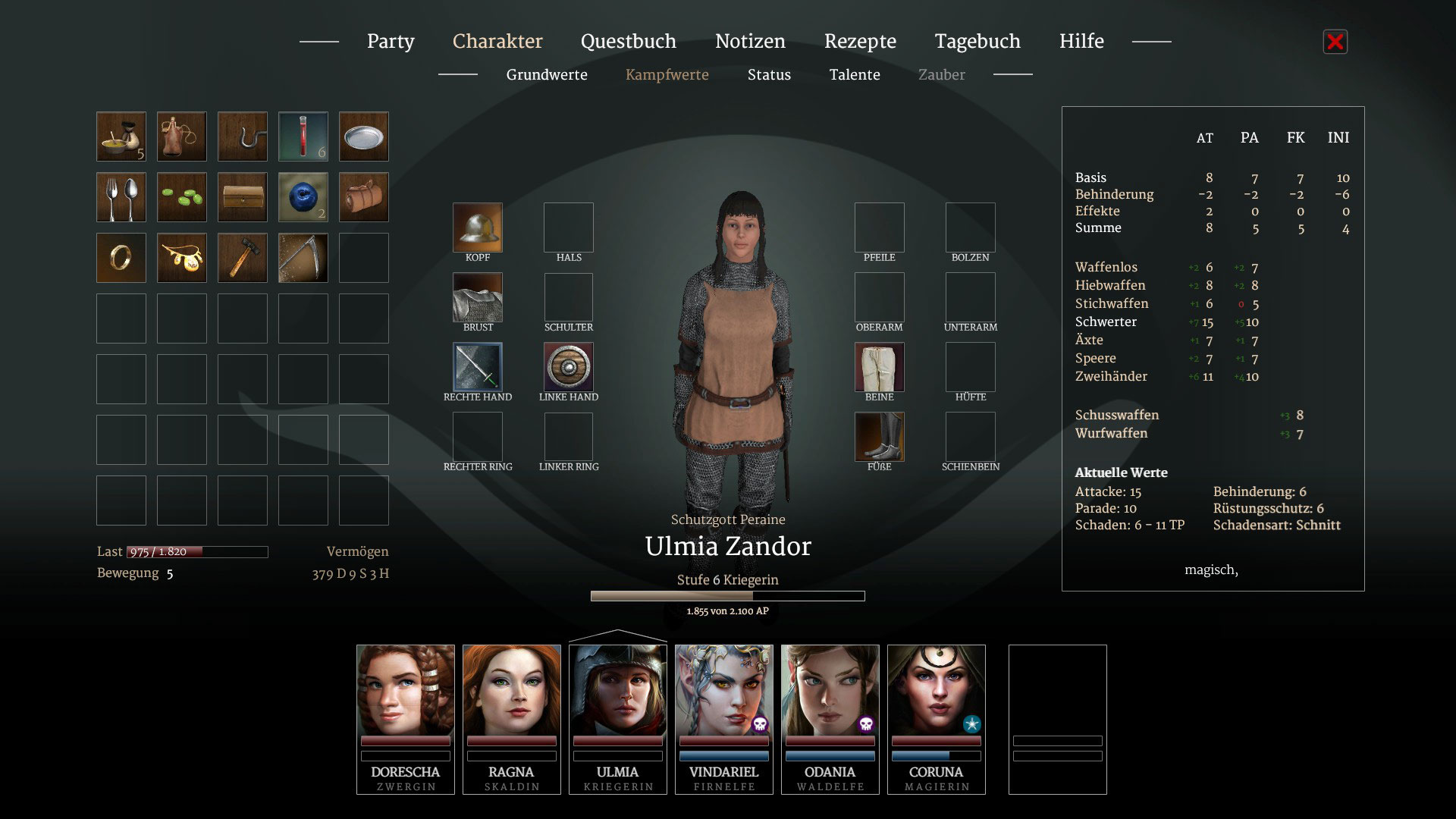Open the Talente sub-tab
Image resolution: width=1456 pixels, height=819 pixels.
point(855,75)
